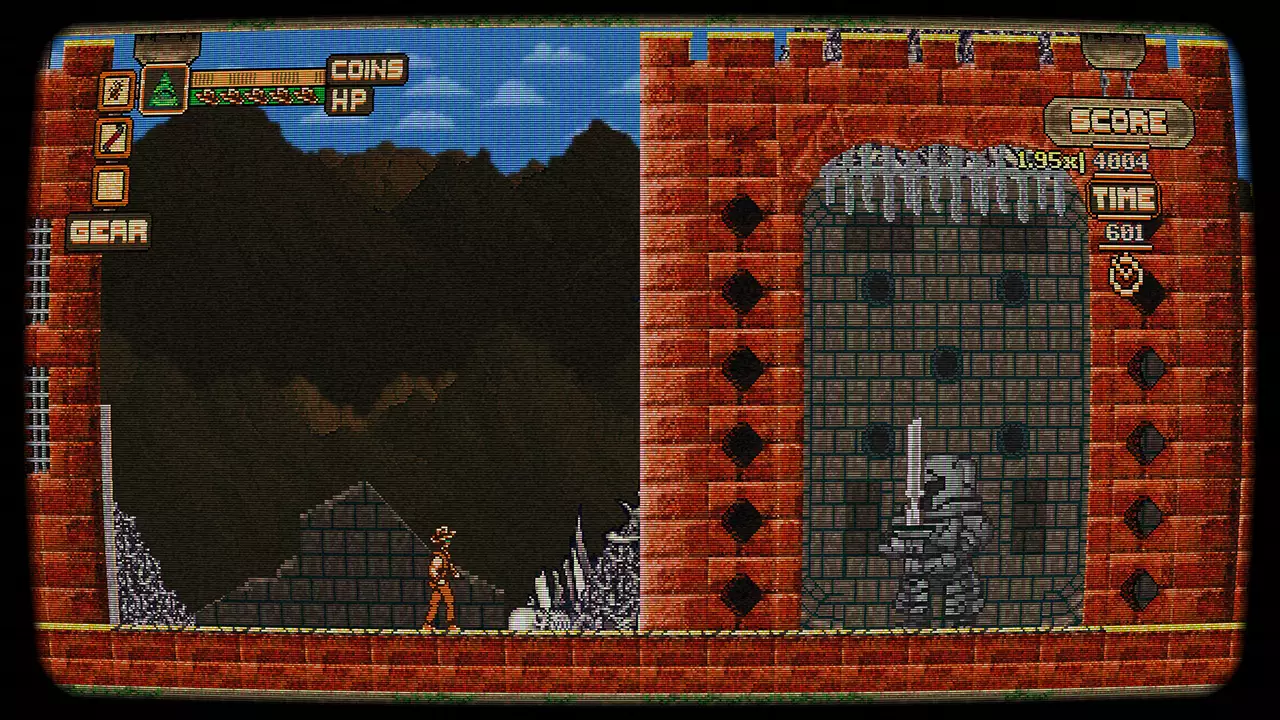Viewport: 1280px width, 720px height.
Task: Click the medal icon below the timer
Action: 1127,273
